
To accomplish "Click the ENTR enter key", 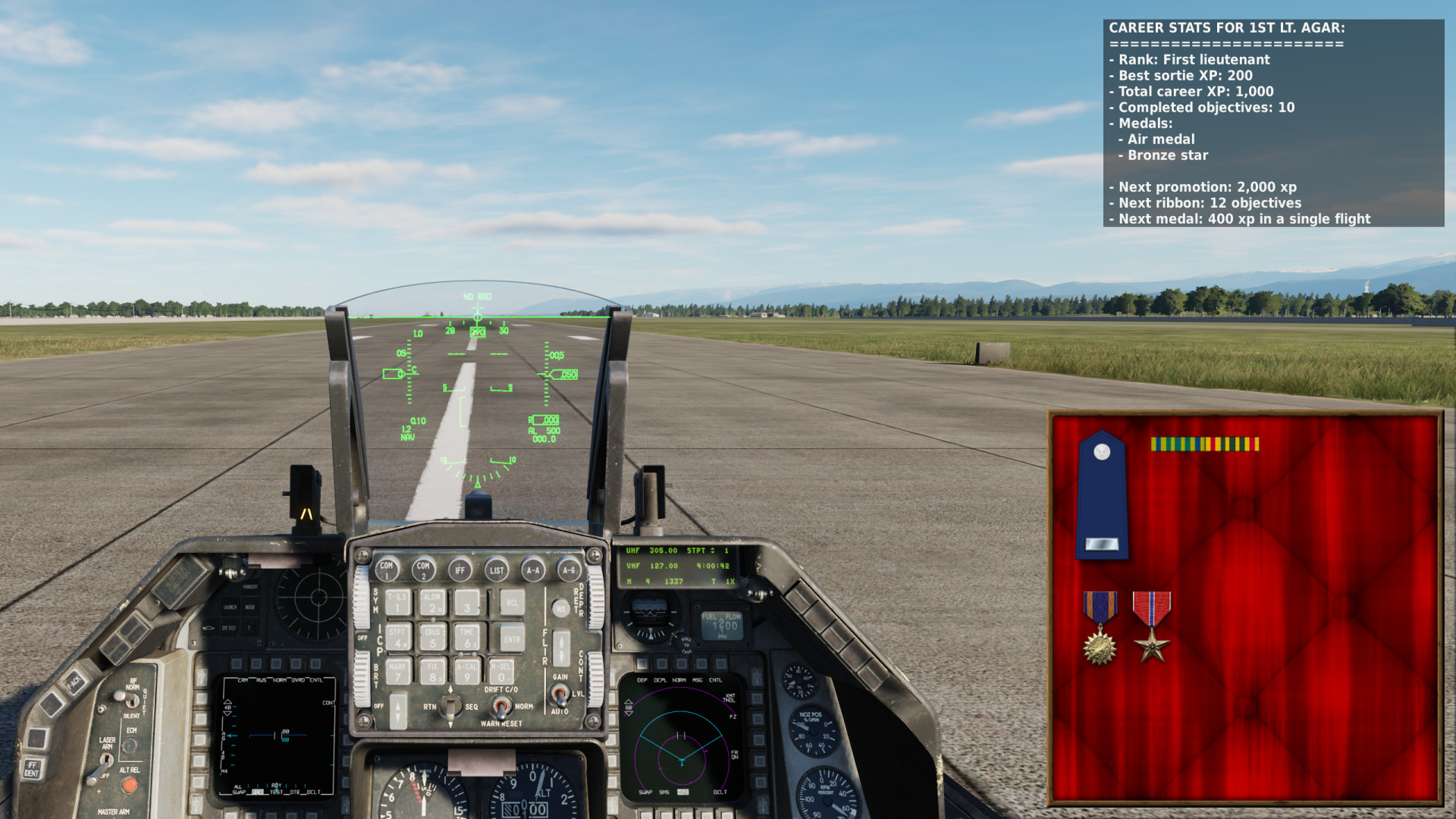I will click(512, 638).
